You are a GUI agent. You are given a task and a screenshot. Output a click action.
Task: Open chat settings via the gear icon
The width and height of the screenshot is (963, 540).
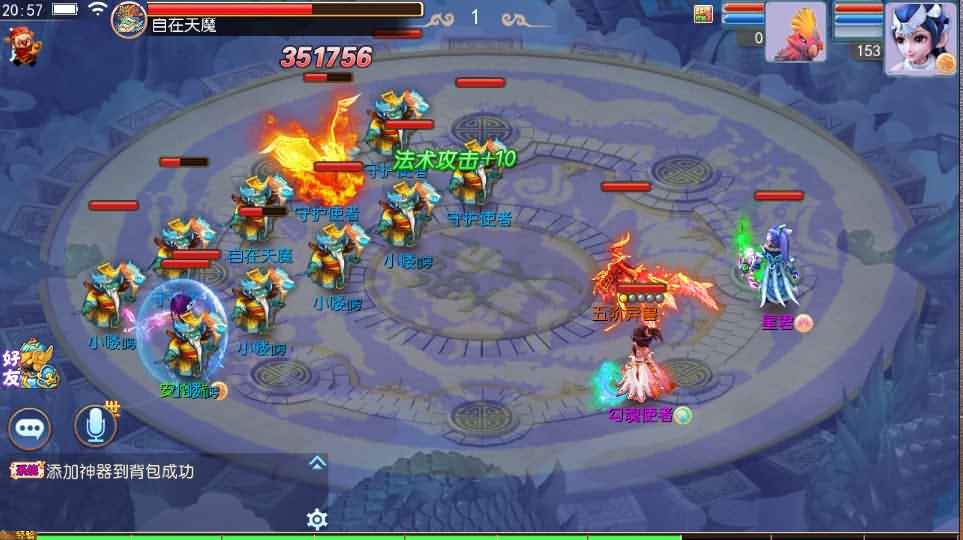317,518
